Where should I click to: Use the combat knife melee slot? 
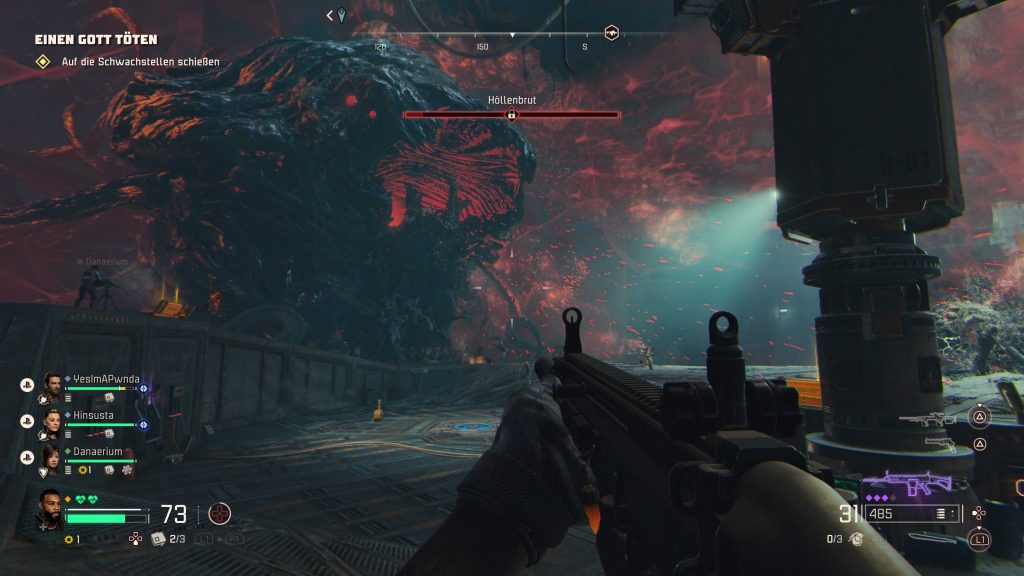pos(933,540)
